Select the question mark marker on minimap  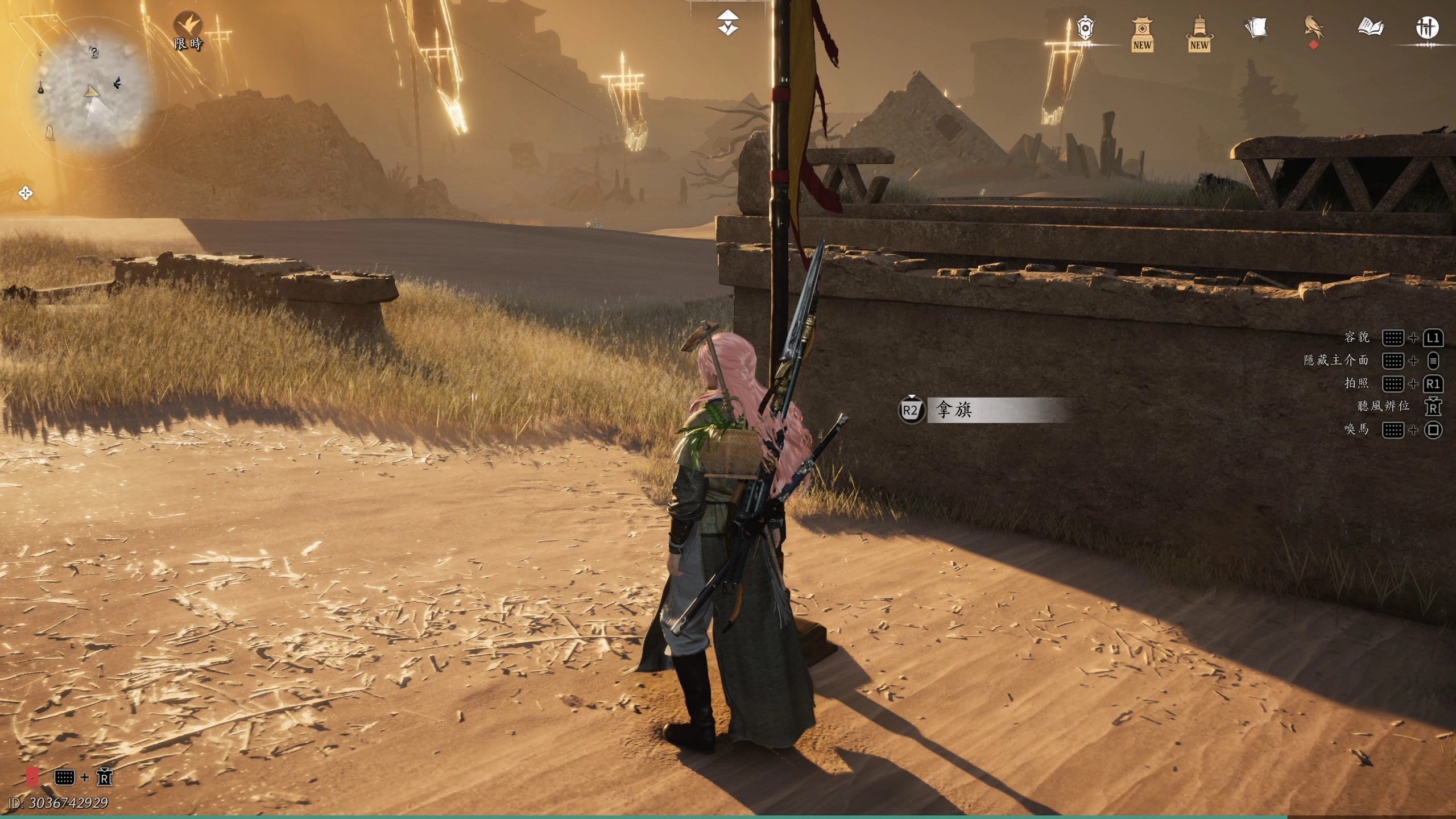click(x=94, y=52)
